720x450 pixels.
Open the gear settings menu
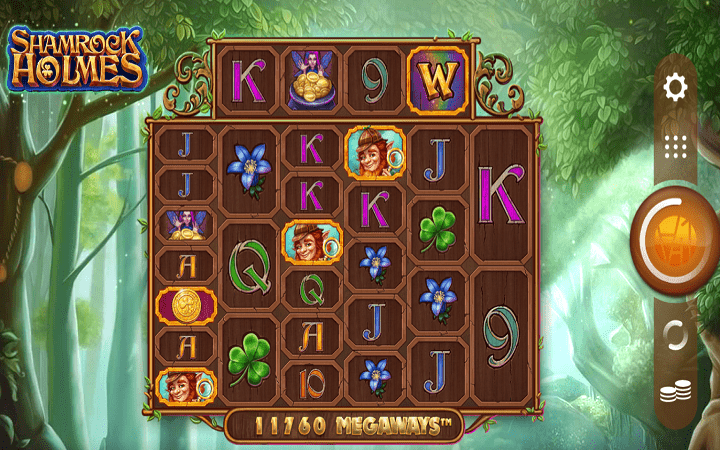[x=676, y=88]
